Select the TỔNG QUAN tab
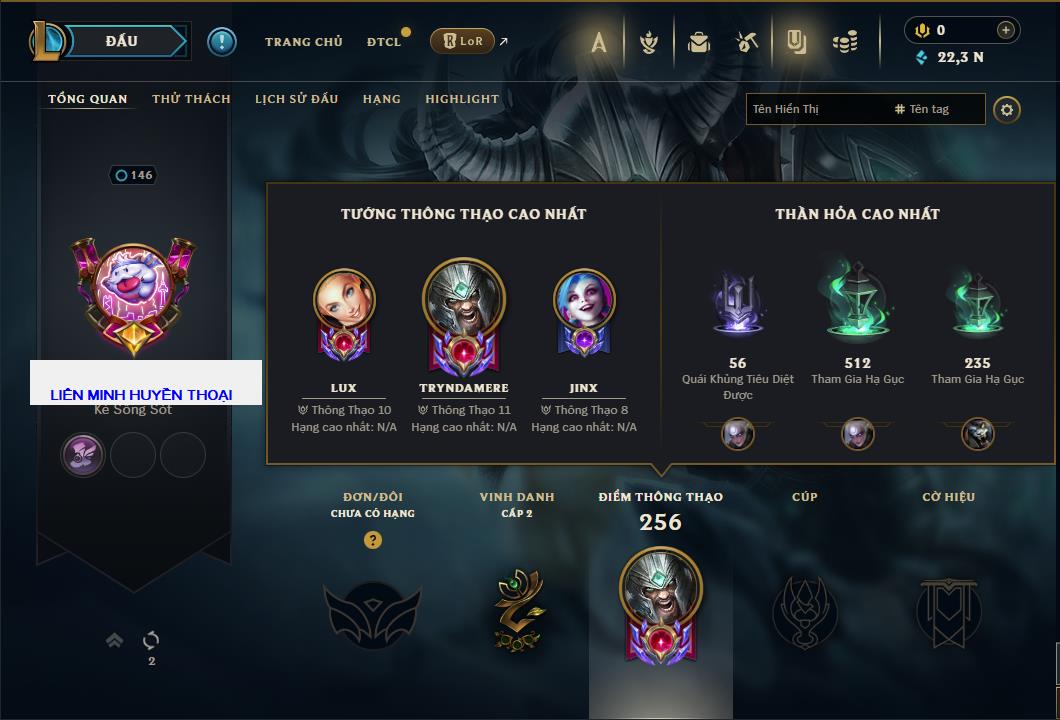 coord(88,99)
